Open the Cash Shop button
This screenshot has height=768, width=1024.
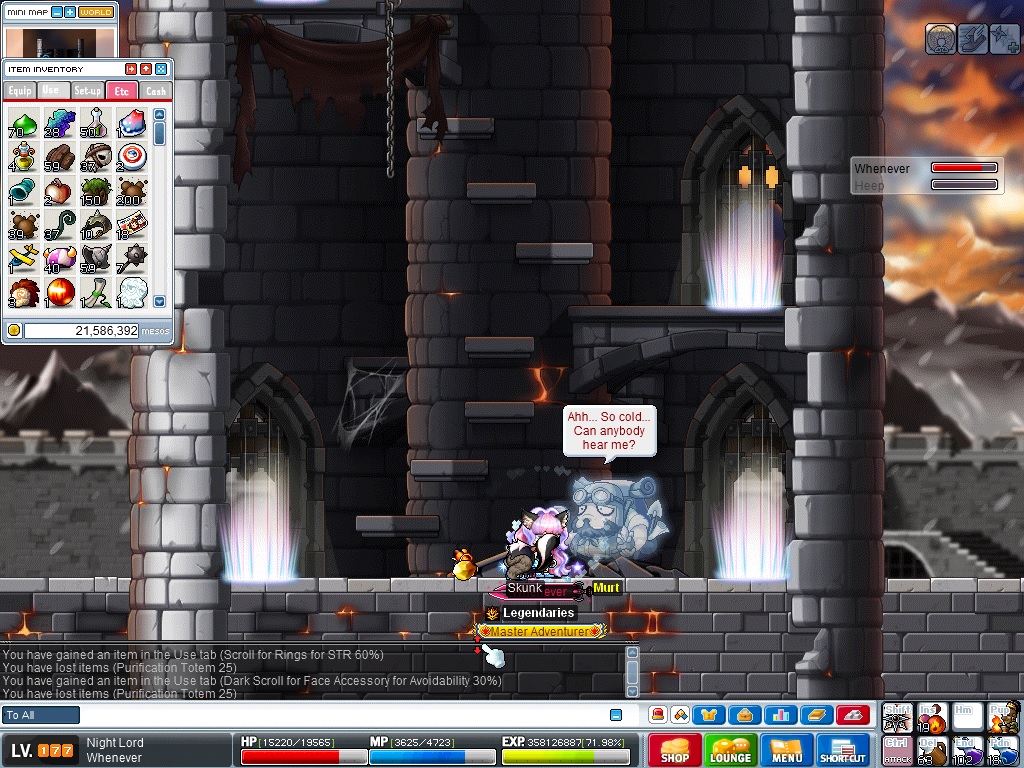[x=674, y=750]
